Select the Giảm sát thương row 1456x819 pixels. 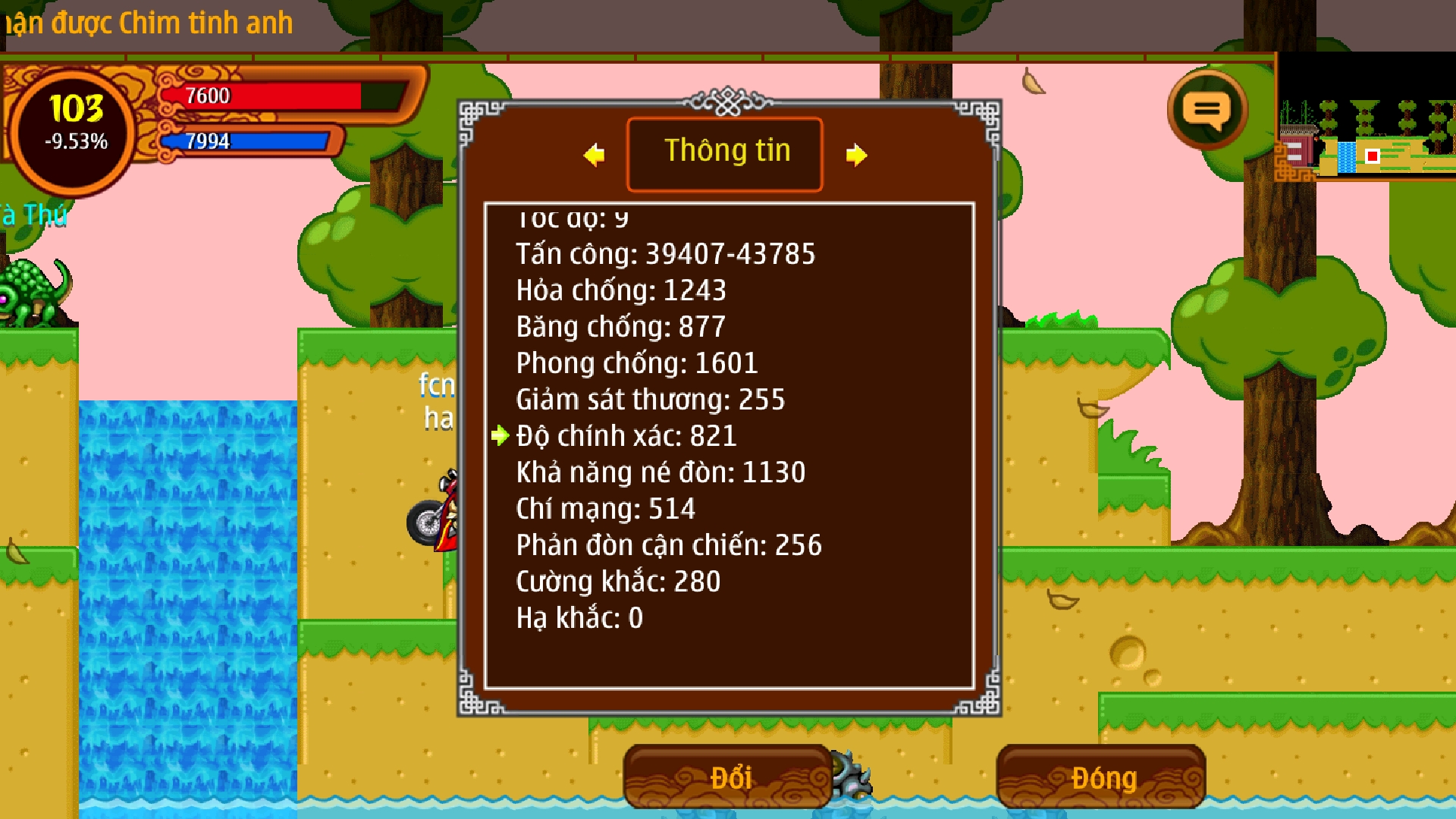650,400
